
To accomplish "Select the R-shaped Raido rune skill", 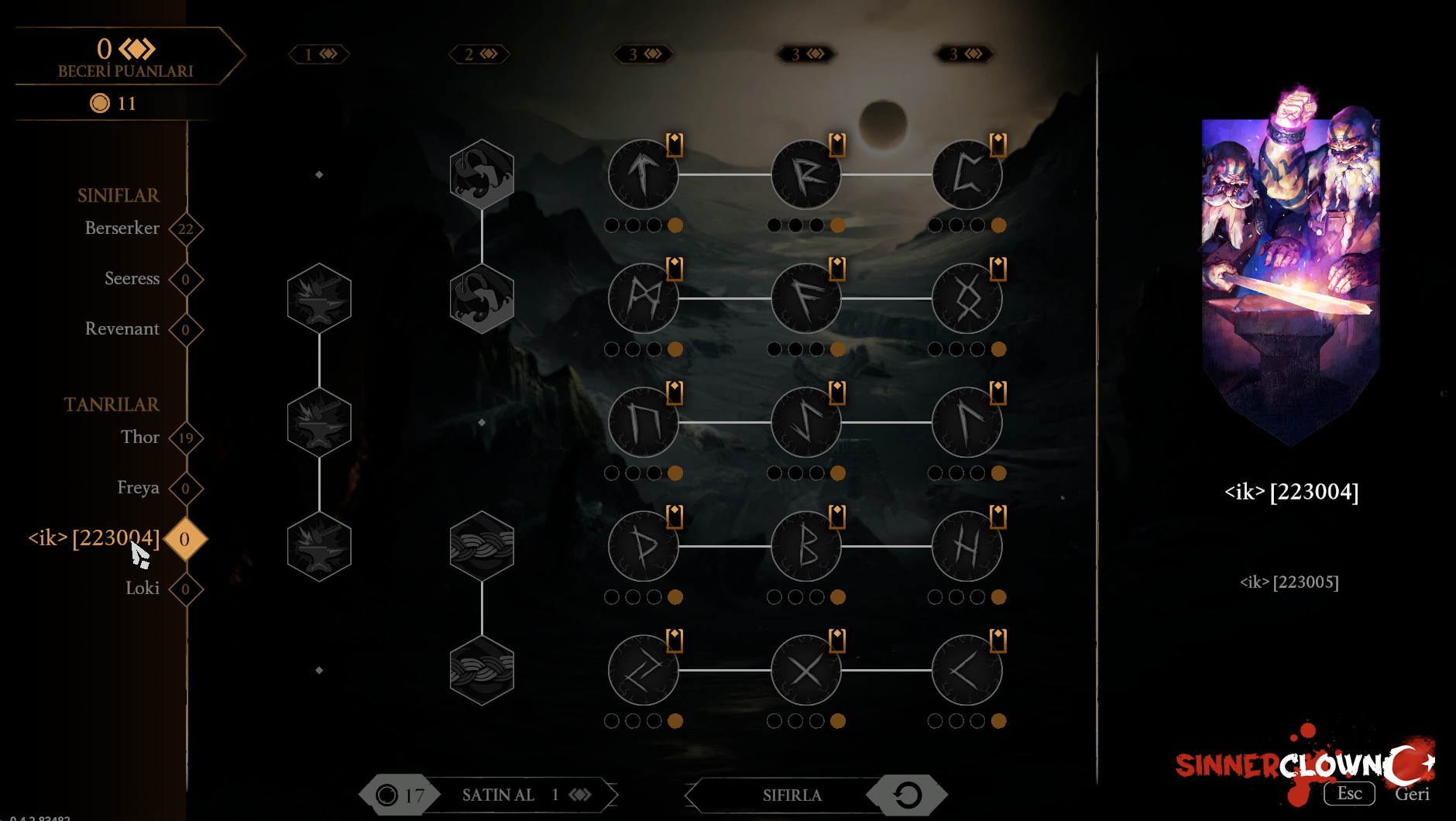I will [805, 174].
